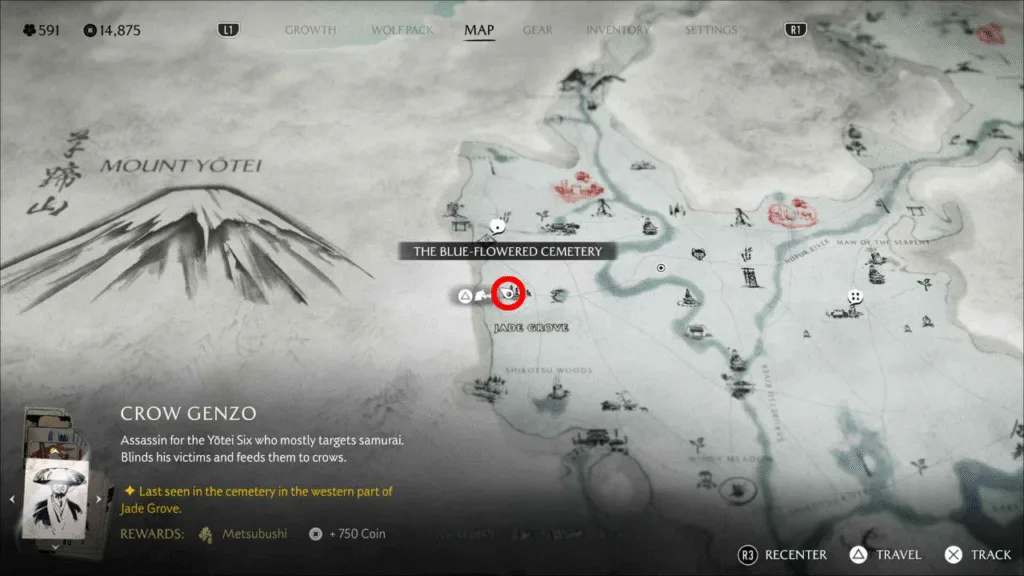
Task: Select the Map tab
Action: (479, 30)
